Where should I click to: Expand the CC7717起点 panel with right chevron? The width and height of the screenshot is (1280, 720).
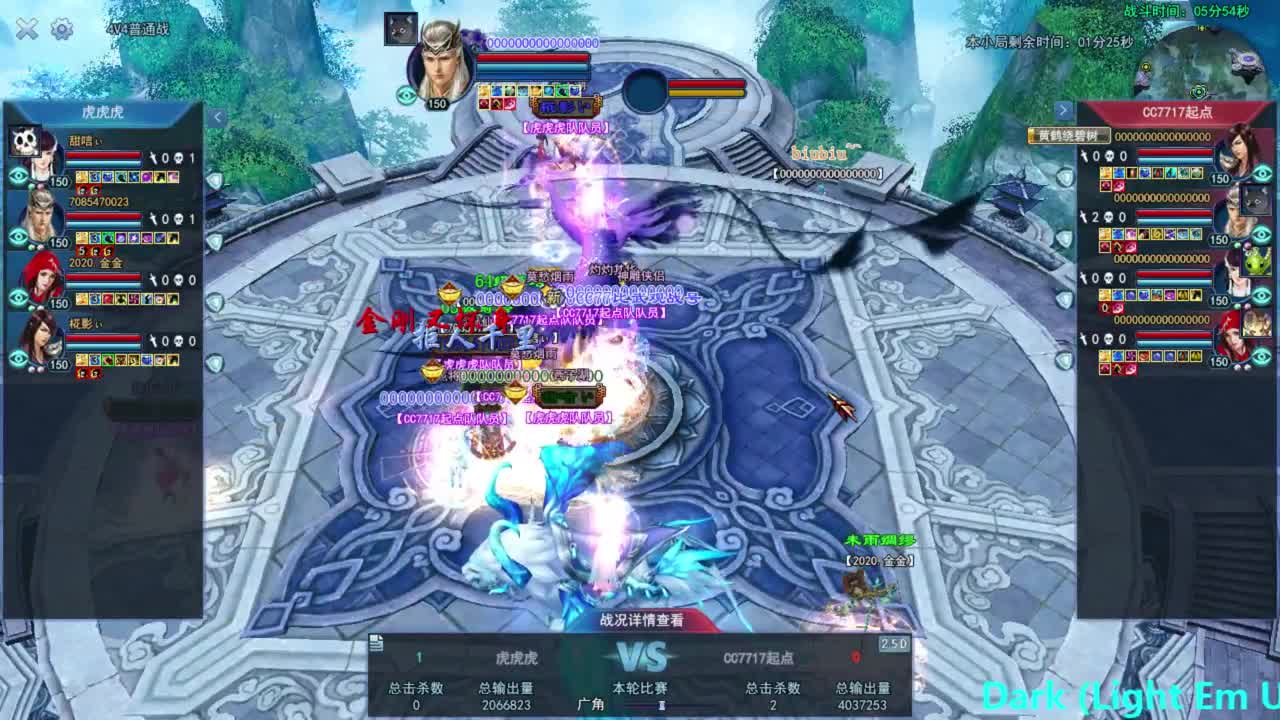coord(1063,110)
